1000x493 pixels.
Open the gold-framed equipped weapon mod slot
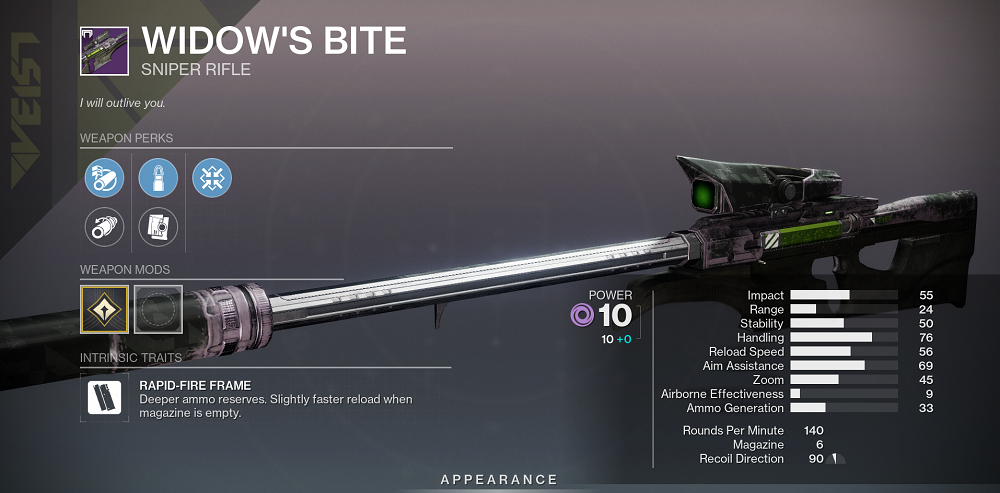104,308
